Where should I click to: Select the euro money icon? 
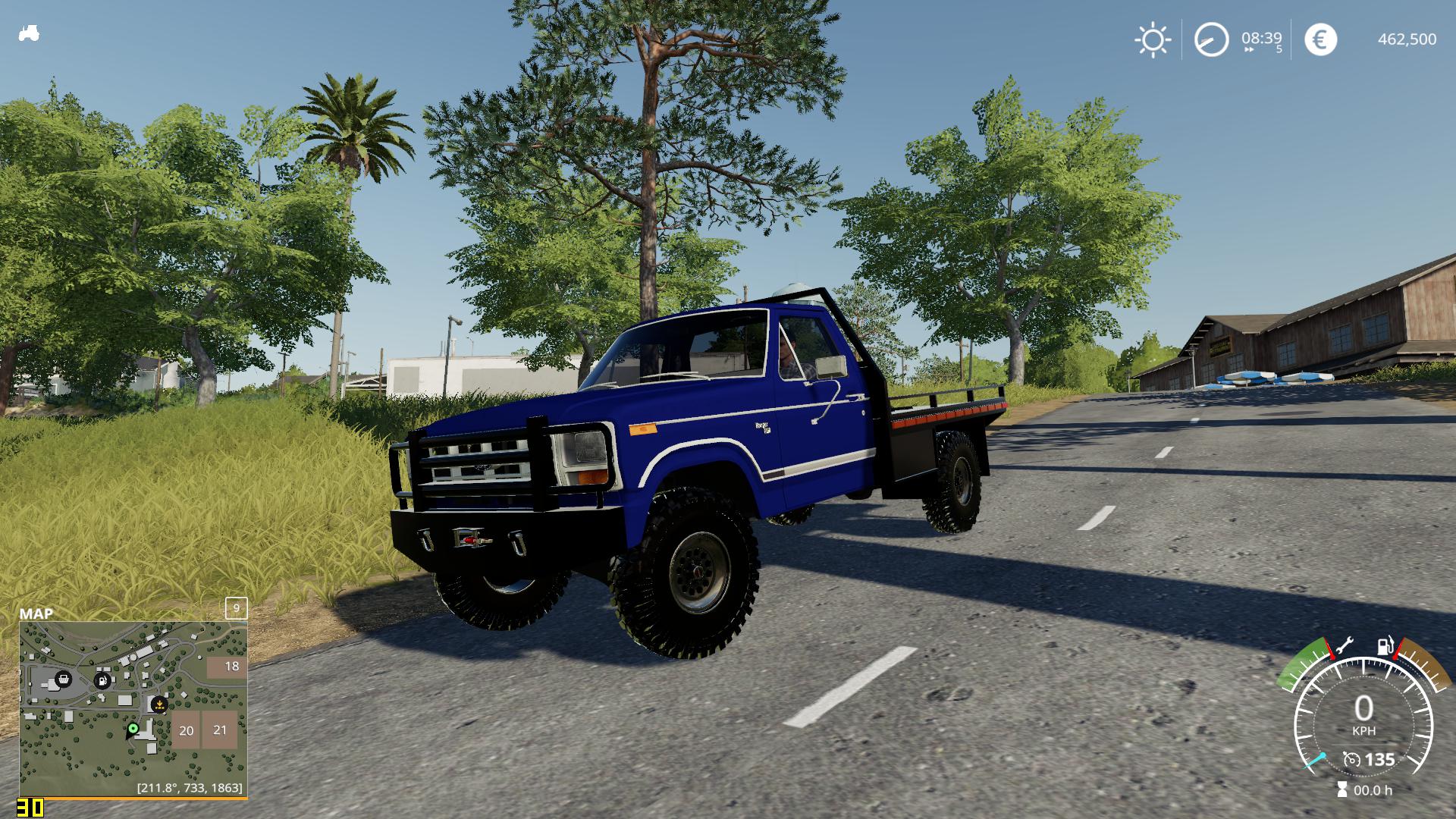1320,39
